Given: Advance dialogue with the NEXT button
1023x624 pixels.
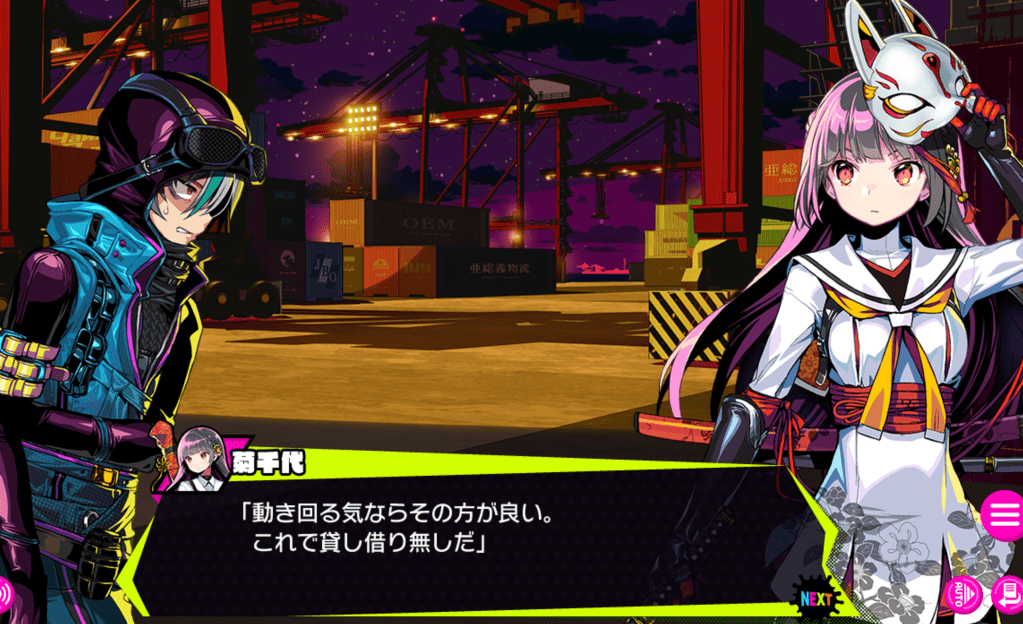Looking at the screenshot, I should (817, 598).
